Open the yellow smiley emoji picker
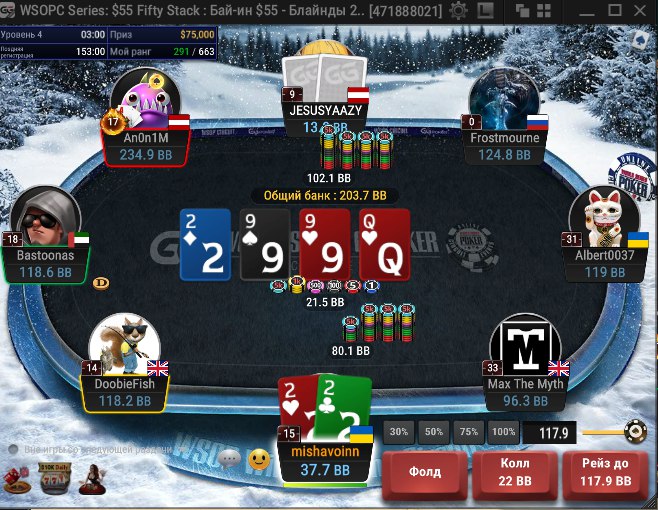 (x=259, y=460)
